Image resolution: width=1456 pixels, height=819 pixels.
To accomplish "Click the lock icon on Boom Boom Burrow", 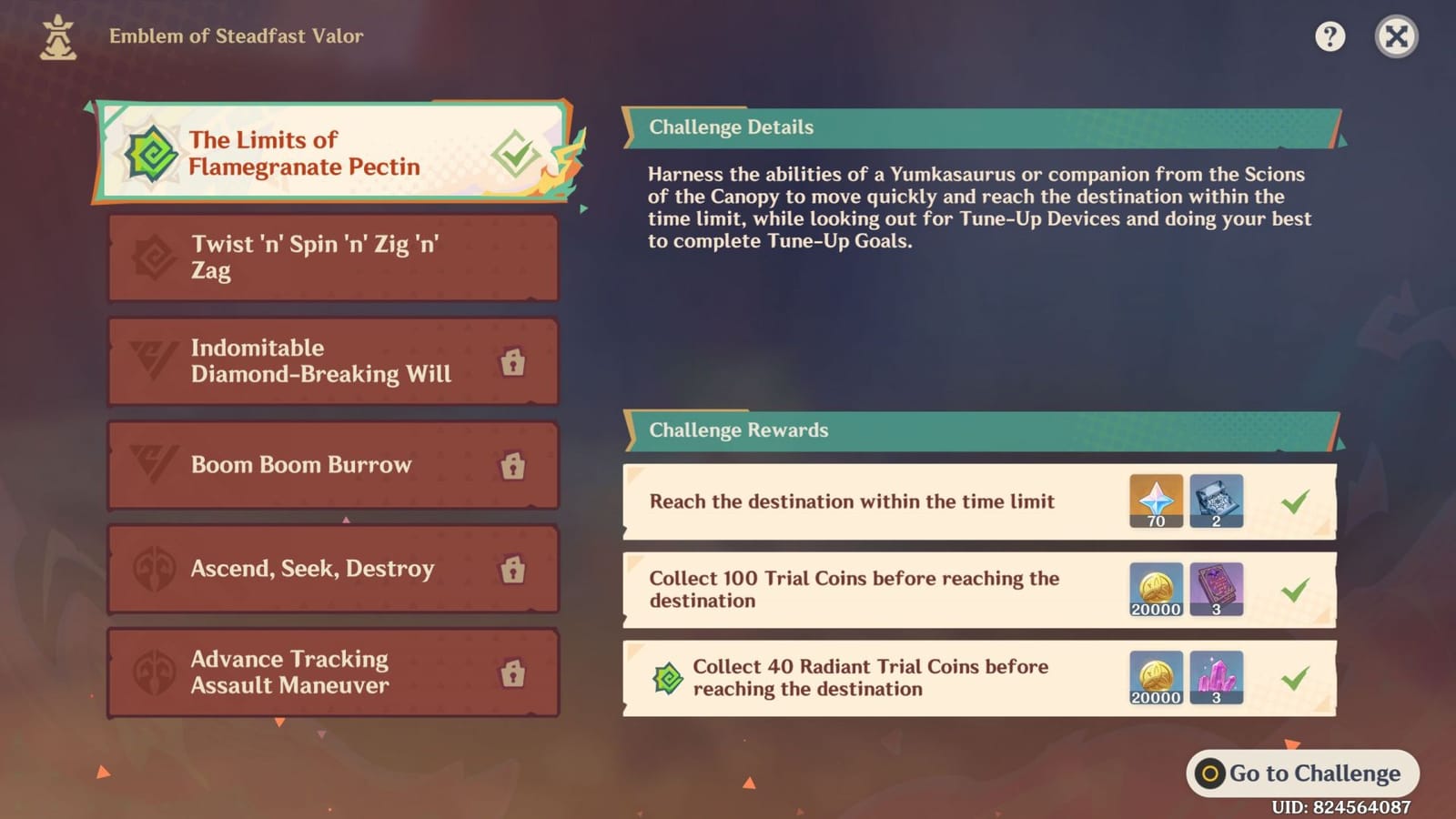I will point(512,465).
